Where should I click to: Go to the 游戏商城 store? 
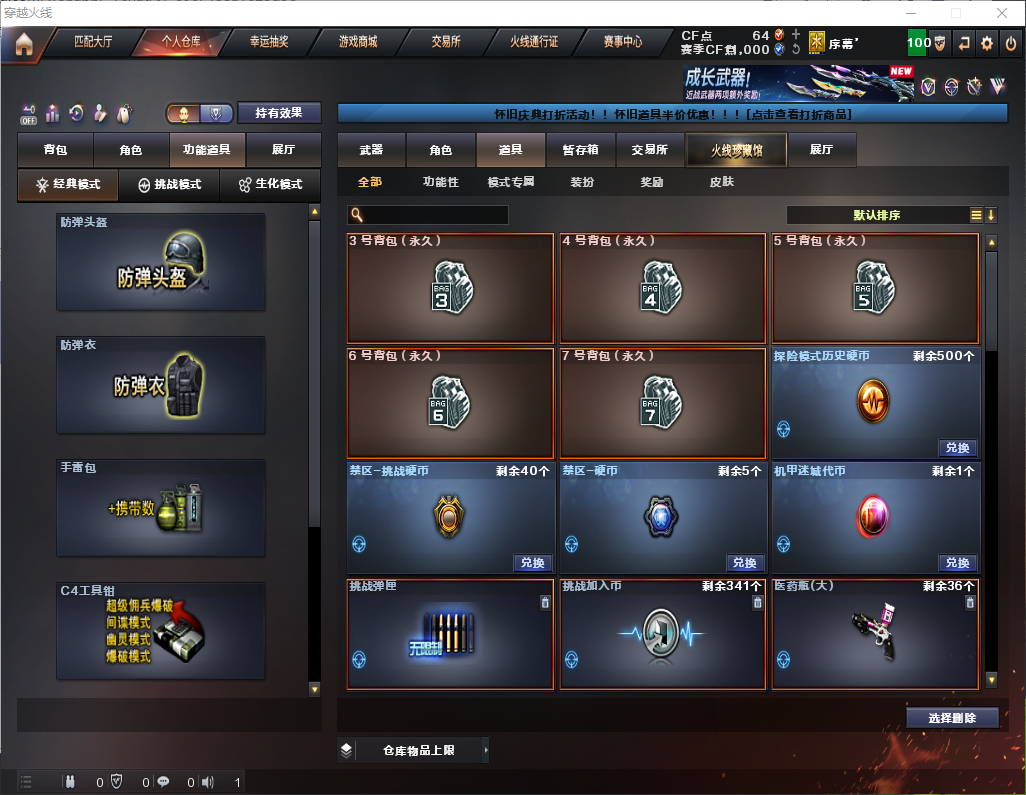click(358, 42)
